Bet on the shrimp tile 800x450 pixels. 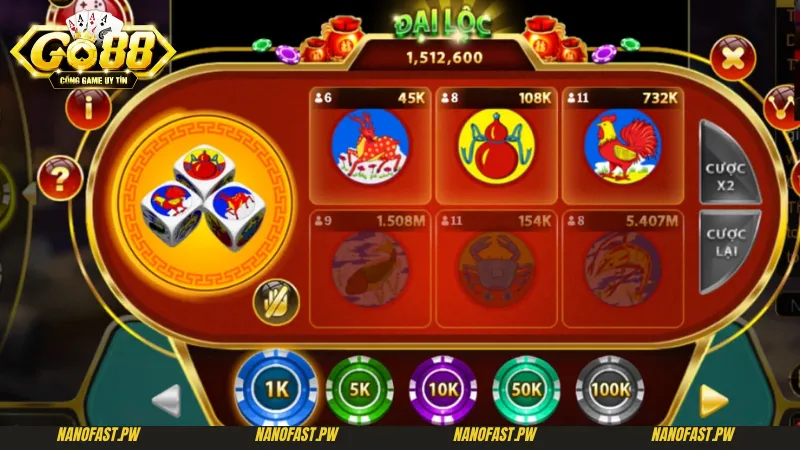pos(622,268)
